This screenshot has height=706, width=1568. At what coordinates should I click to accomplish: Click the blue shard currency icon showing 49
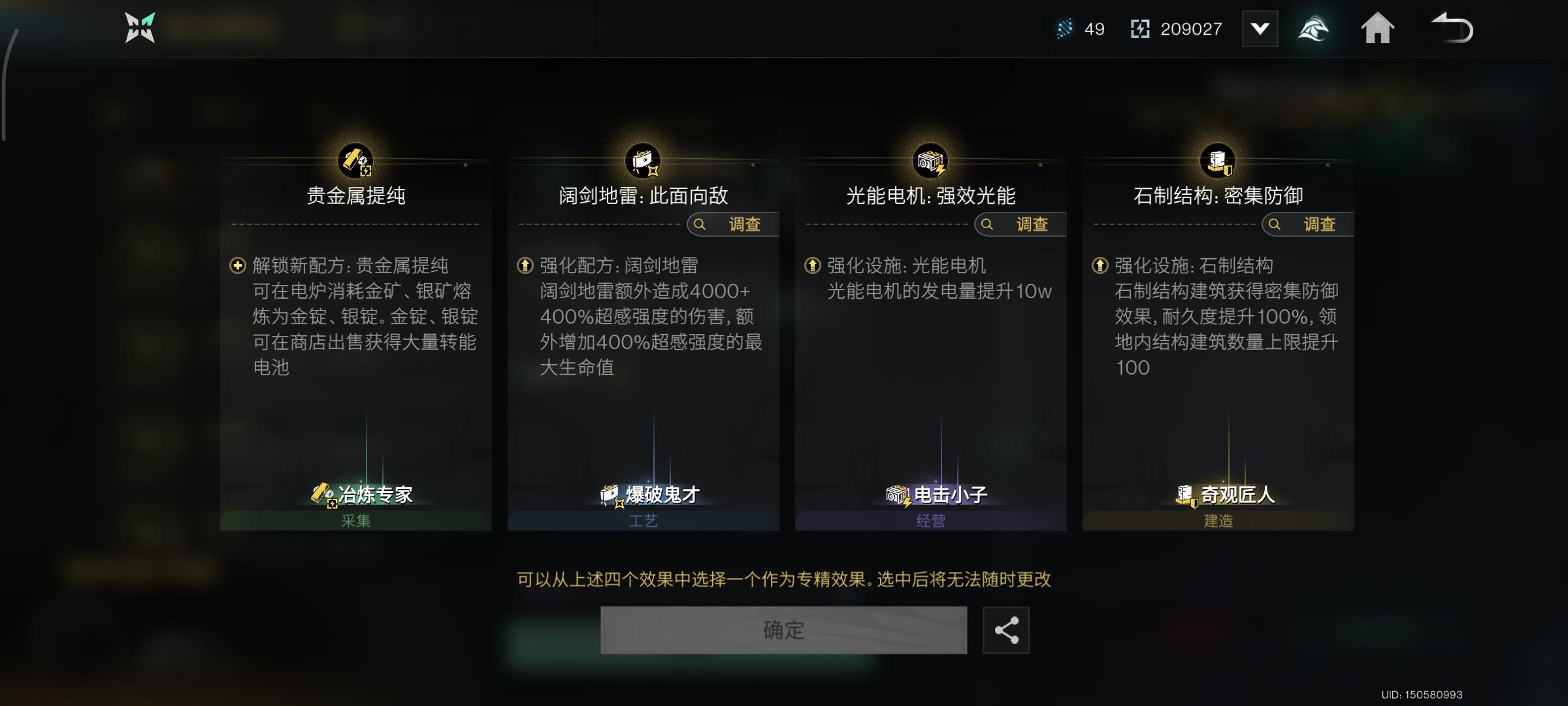pos(1064,28)
